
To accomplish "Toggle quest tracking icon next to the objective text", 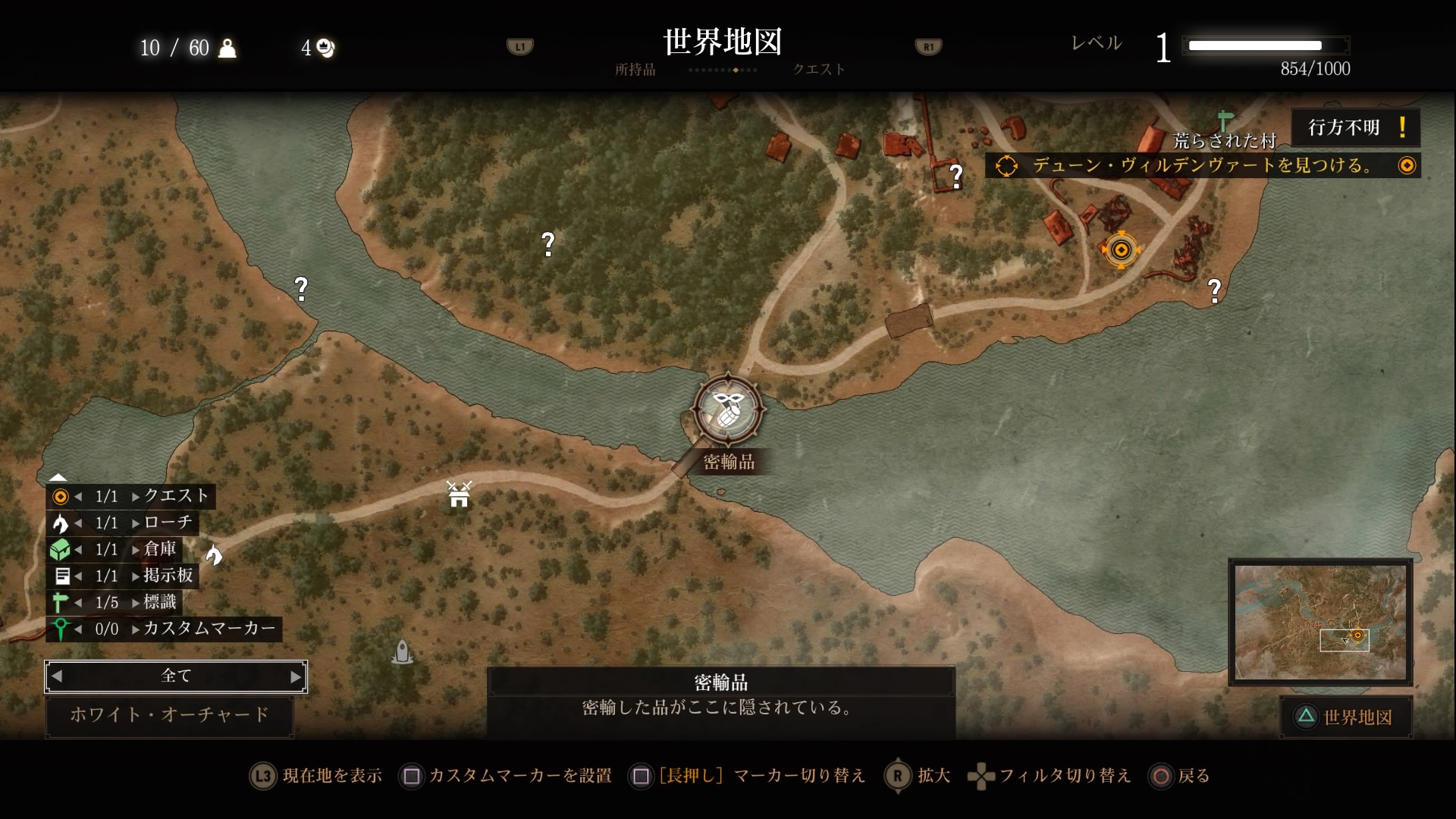I will (x=1408, y=165).
